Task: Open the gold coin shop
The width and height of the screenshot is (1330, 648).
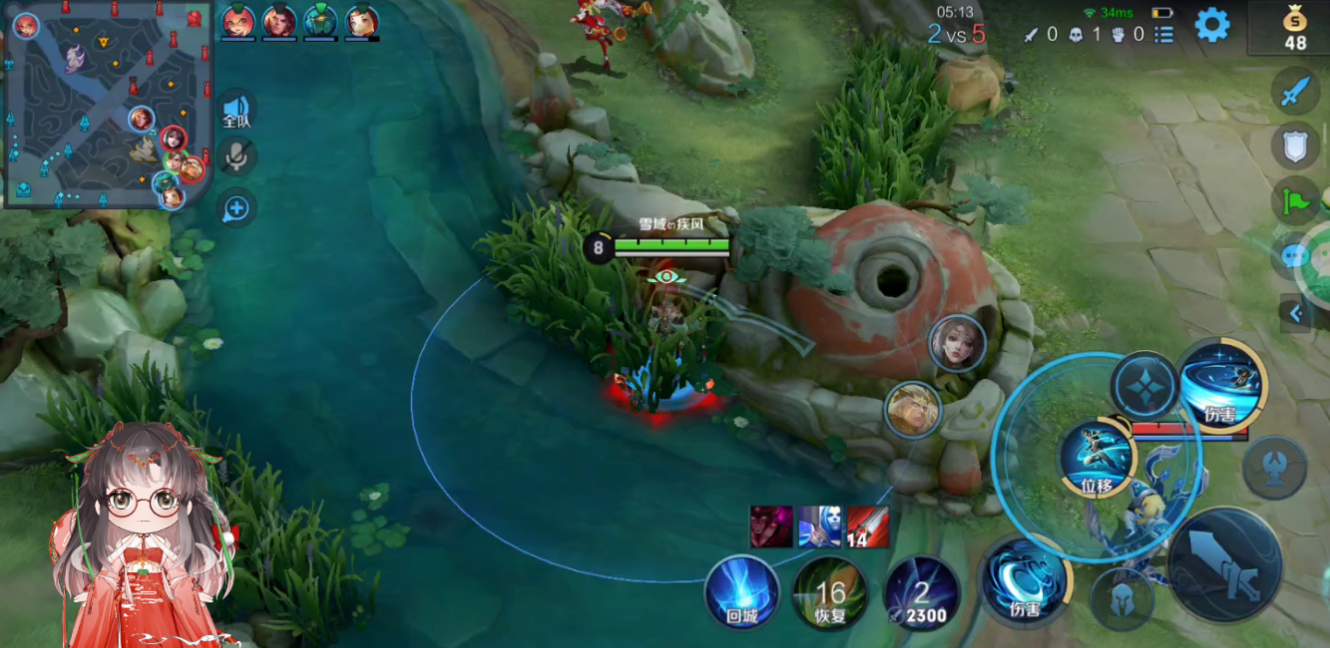Action: (x=1295, y=28)
